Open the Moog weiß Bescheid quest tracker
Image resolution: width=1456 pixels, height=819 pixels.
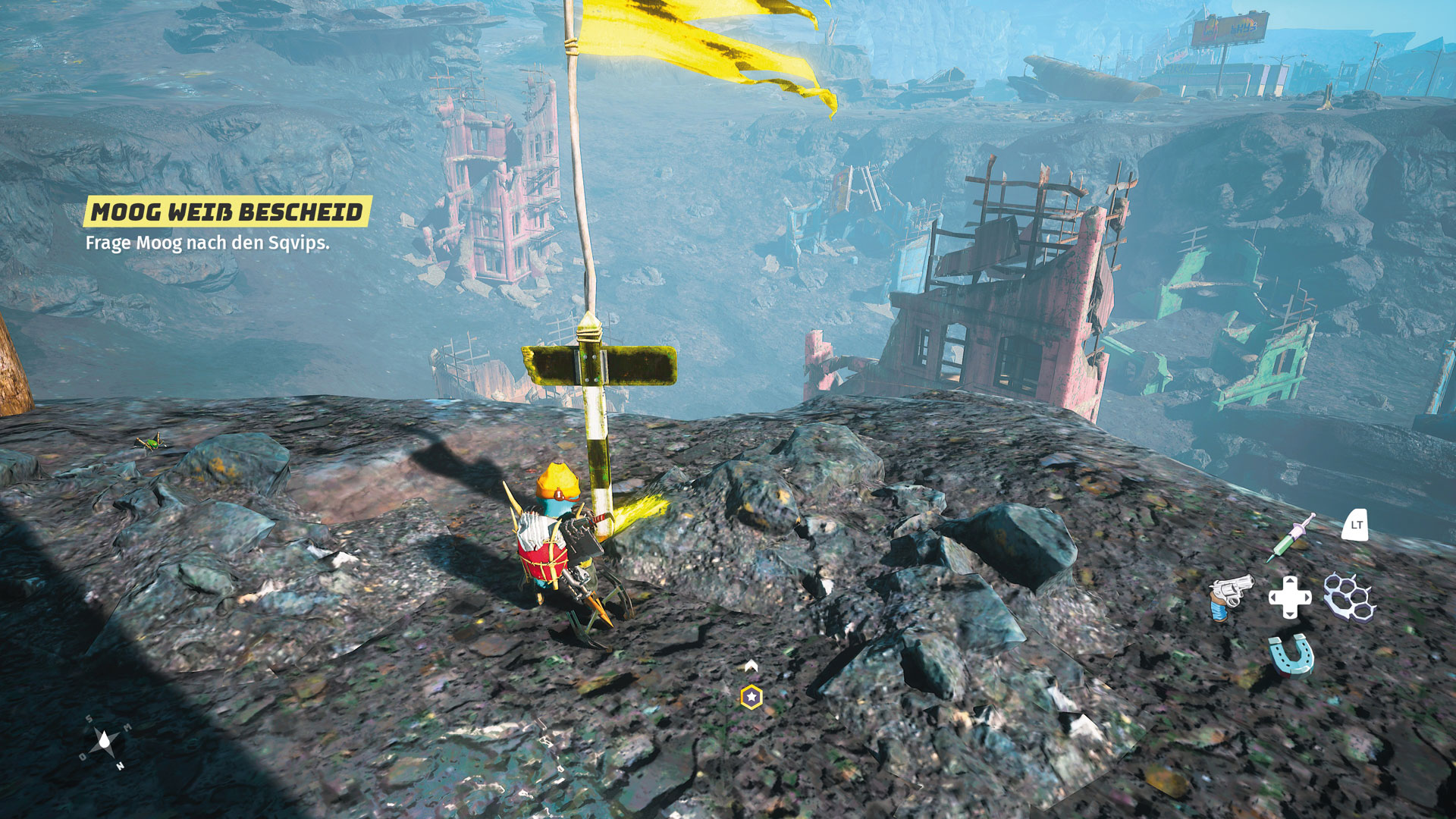pyautogui.click(x=227, y=212)
